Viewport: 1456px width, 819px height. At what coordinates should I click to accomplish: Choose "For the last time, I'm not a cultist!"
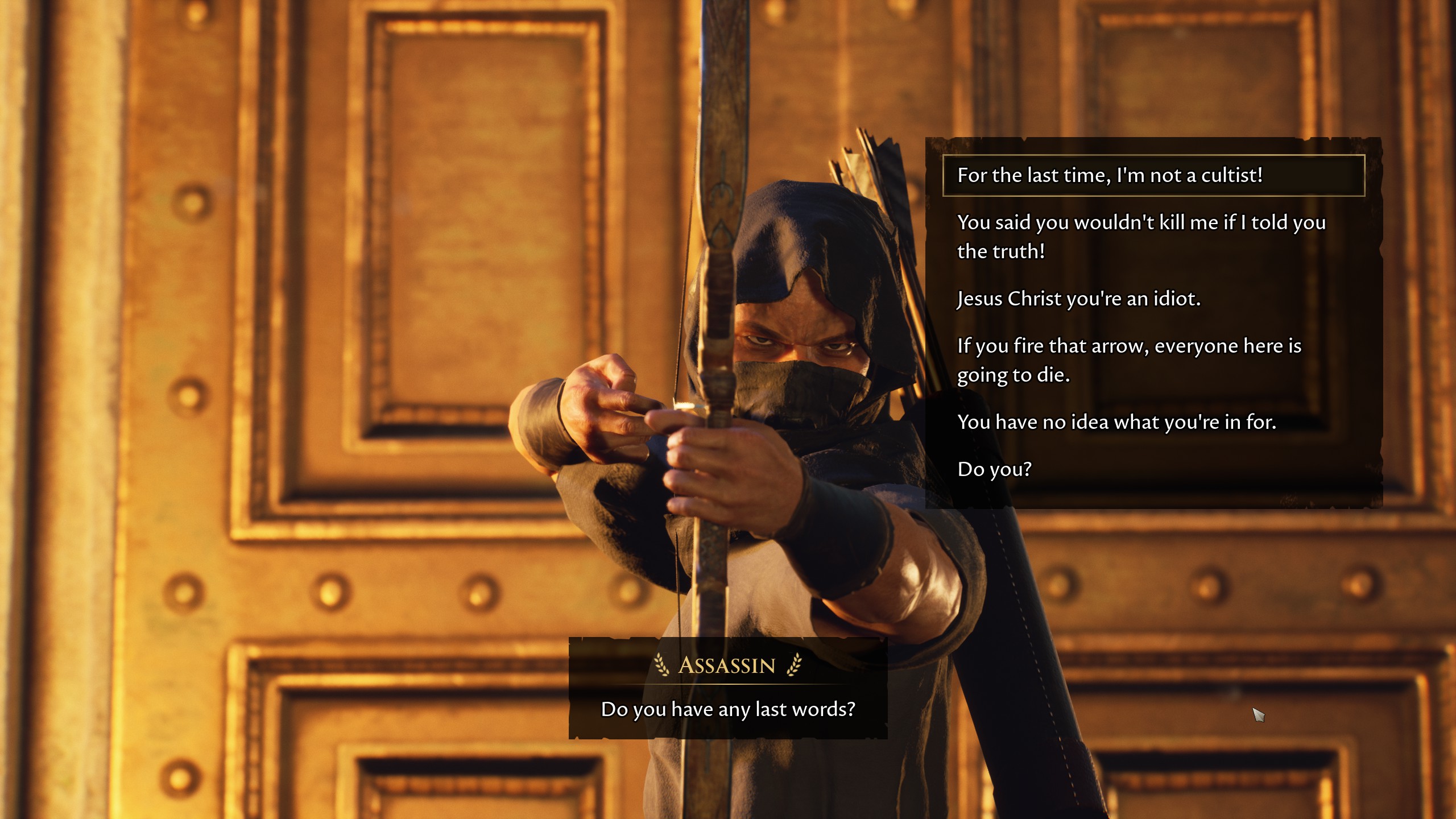pyautogui.click(x=1109, y=175)
